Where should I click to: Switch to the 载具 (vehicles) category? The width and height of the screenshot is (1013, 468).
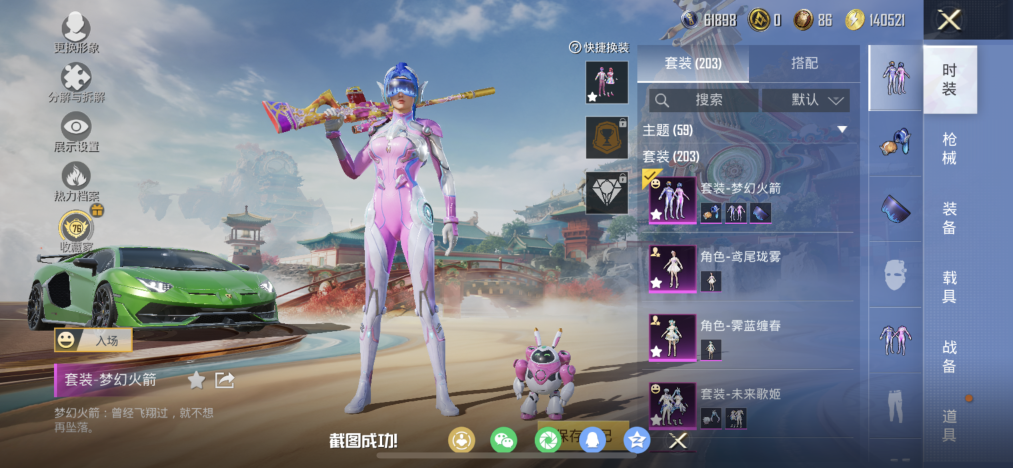pos(949,286)
